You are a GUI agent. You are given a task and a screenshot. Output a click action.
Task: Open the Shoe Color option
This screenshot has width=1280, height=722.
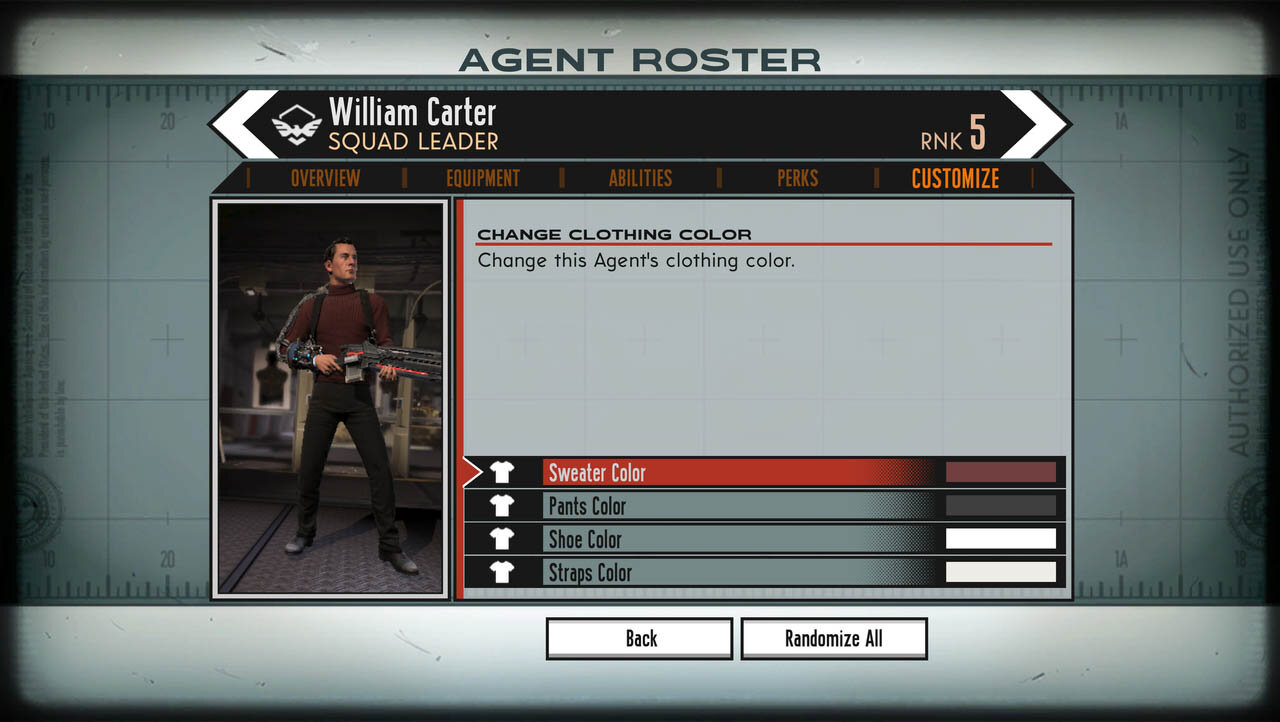700,539
